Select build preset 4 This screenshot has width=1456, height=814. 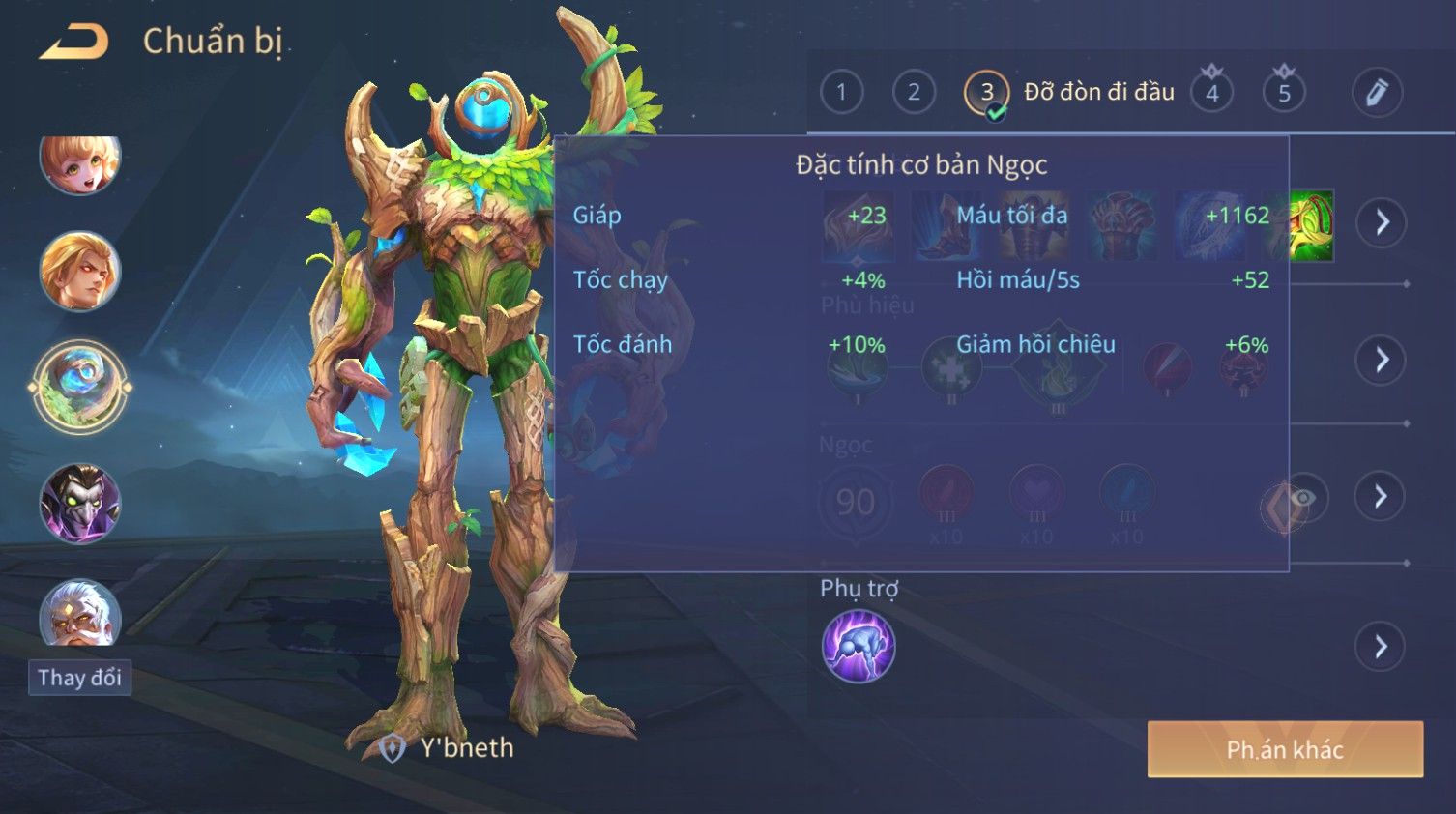coord(1211,94)
